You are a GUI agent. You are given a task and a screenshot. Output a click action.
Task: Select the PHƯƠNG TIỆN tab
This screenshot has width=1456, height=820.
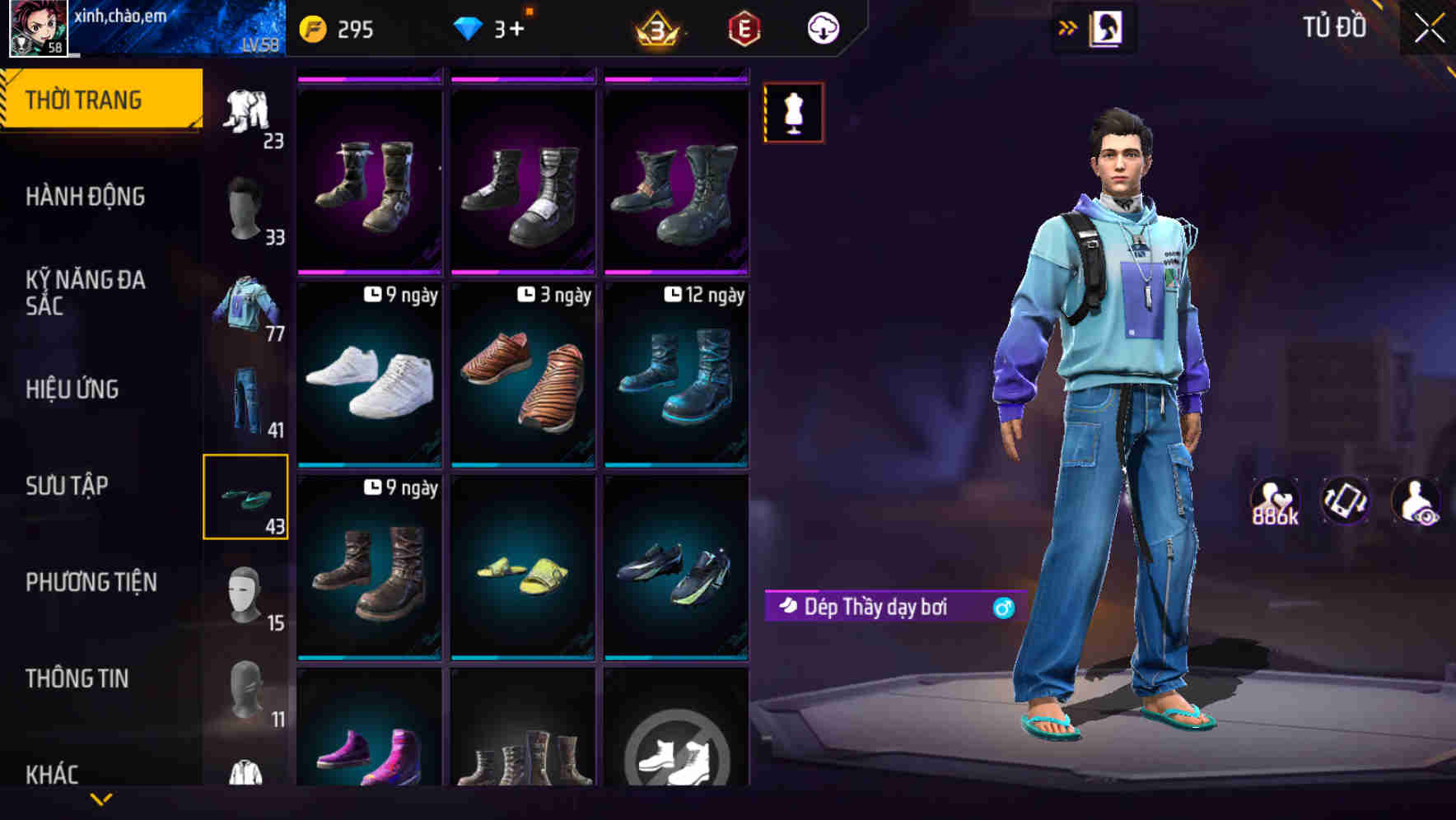[91, 582]
